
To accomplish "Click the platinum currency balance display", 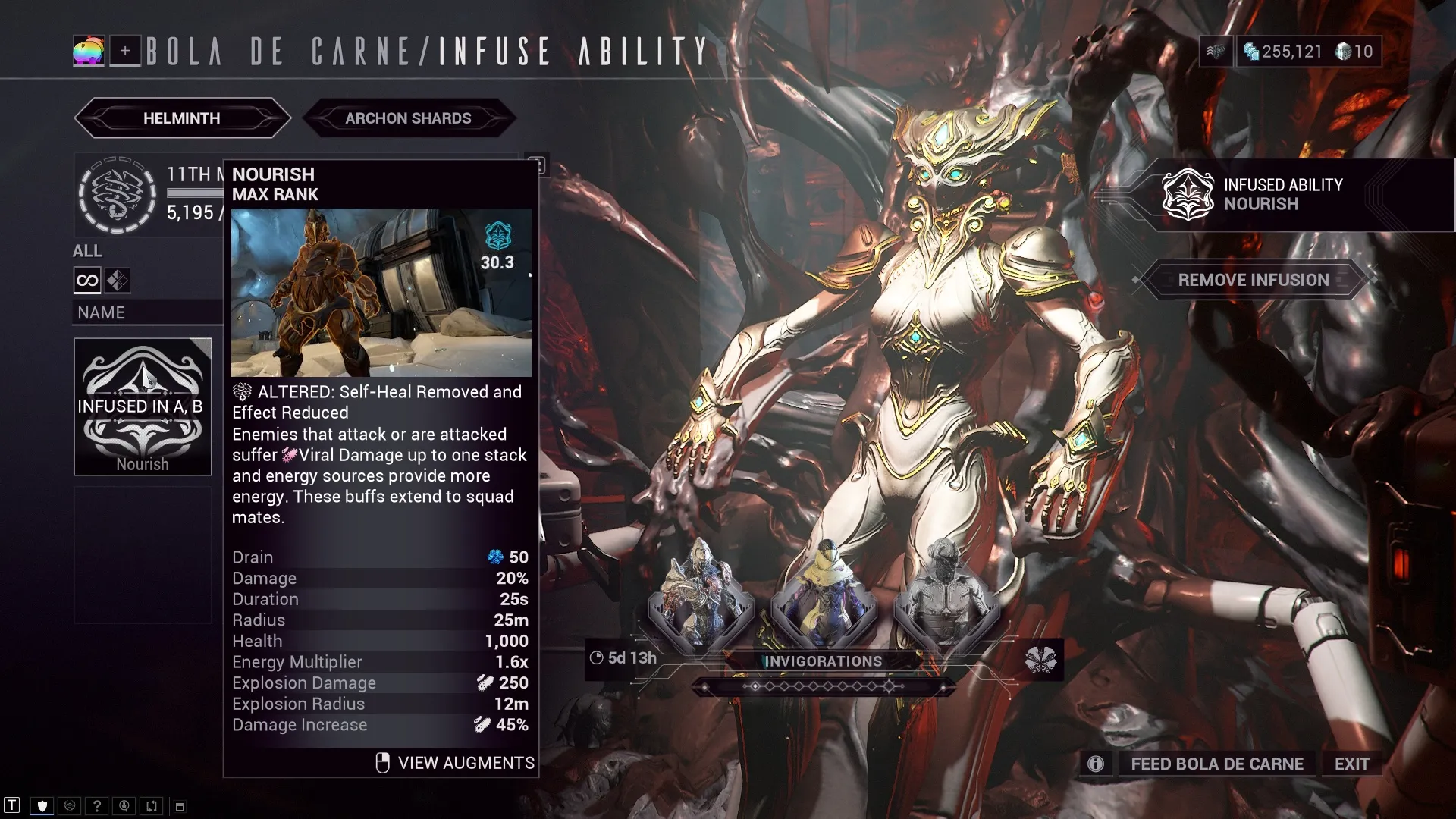I will [1283, 52].
